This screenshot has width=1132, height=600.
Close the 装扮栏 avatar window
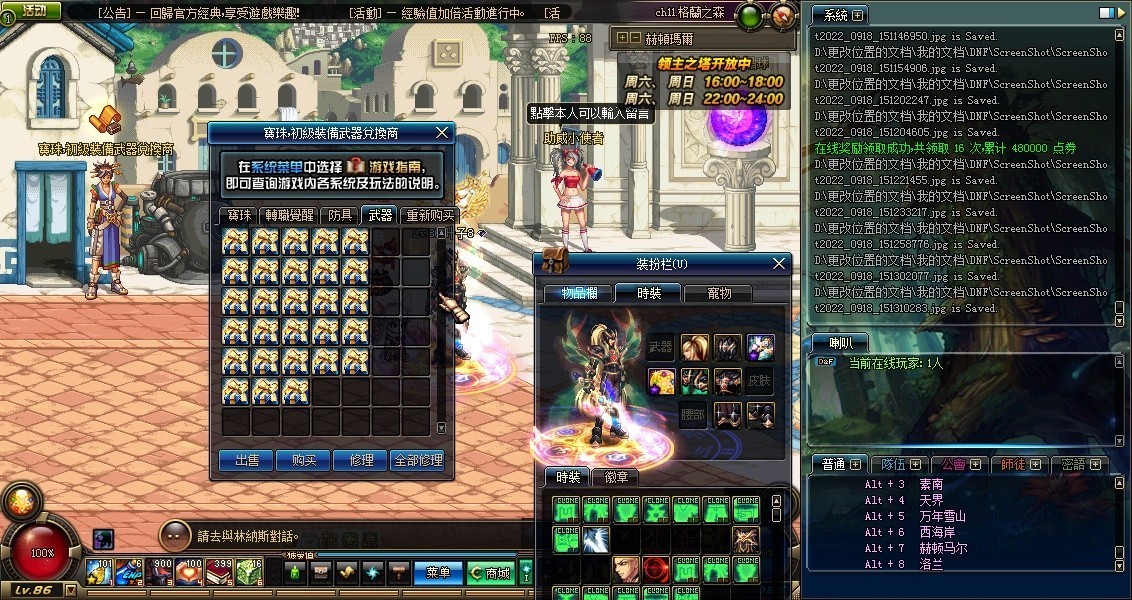pyautogui.click(x=779, y=264)
